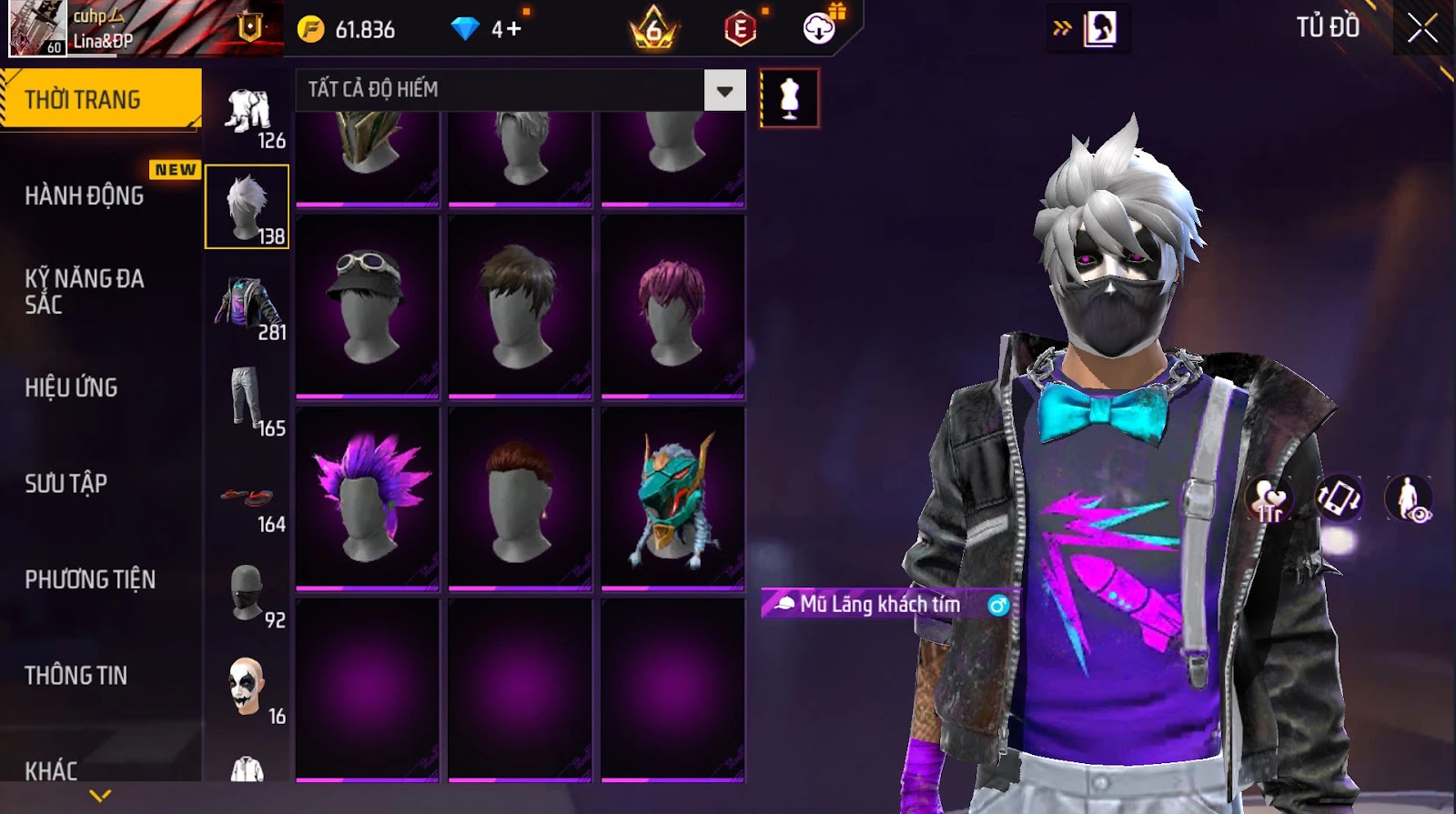Open the Kỹ Năng Đa Sắc tab
Image resolution: width=1456 pixels, height=814 pixels.
point(85,291)
